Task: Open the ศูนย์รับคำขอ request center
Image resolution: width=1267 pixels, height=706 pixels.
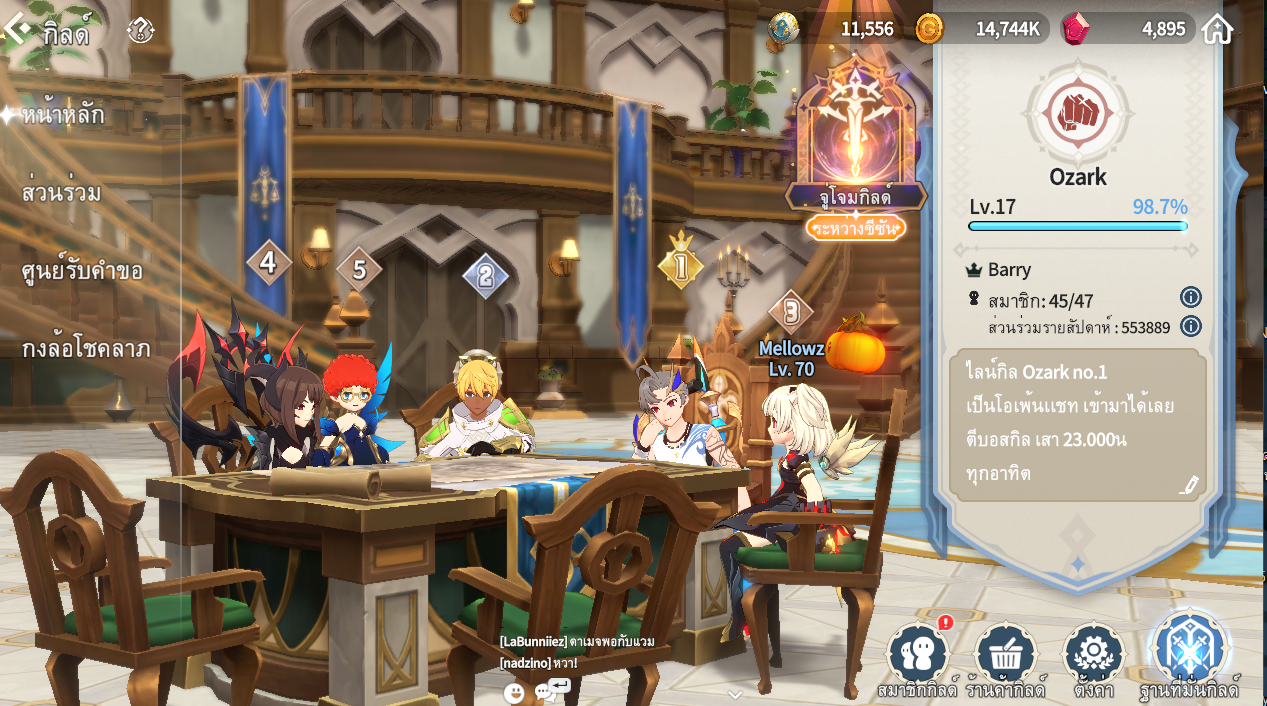Action: click(82, 271)
